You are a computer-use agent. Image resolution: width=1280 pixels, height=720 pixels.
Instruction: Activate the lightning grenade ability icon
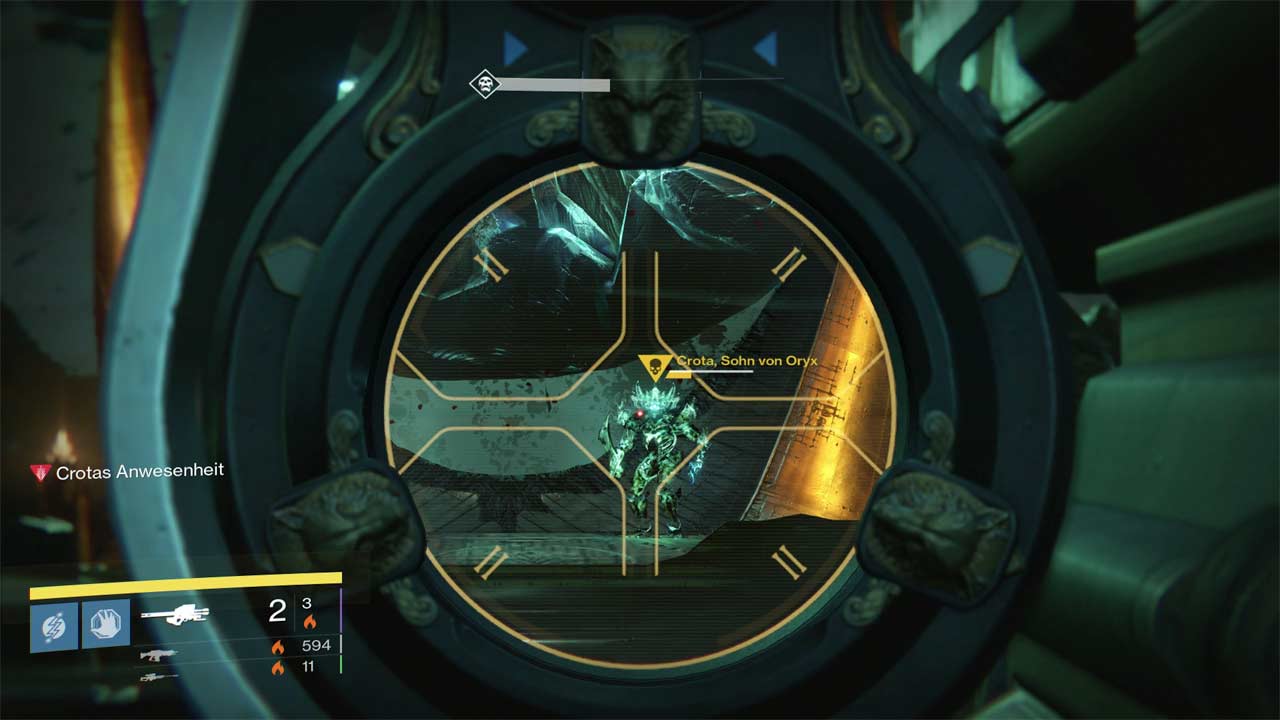(x=54, y=625)
